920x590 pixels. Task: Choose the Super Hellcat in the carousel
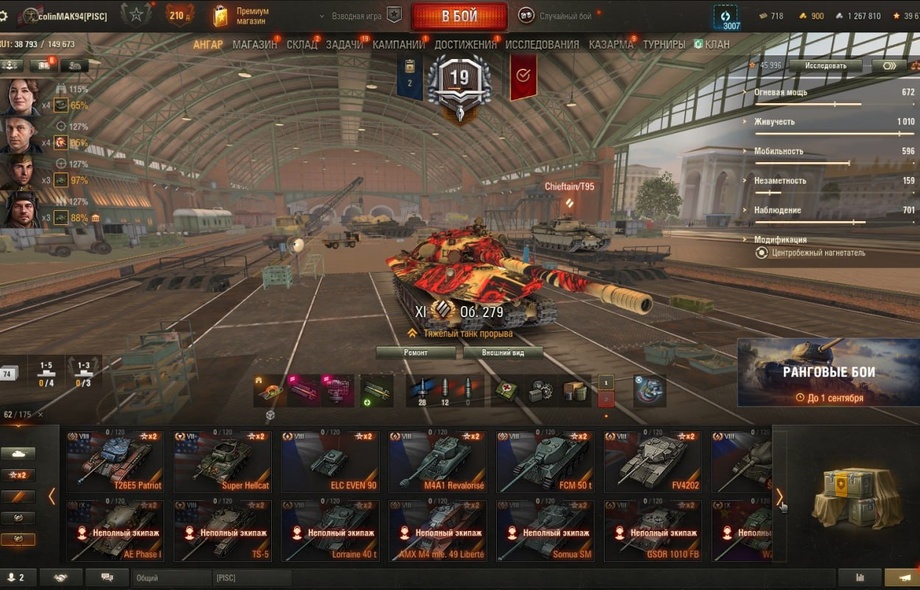[x=221, y=461]
